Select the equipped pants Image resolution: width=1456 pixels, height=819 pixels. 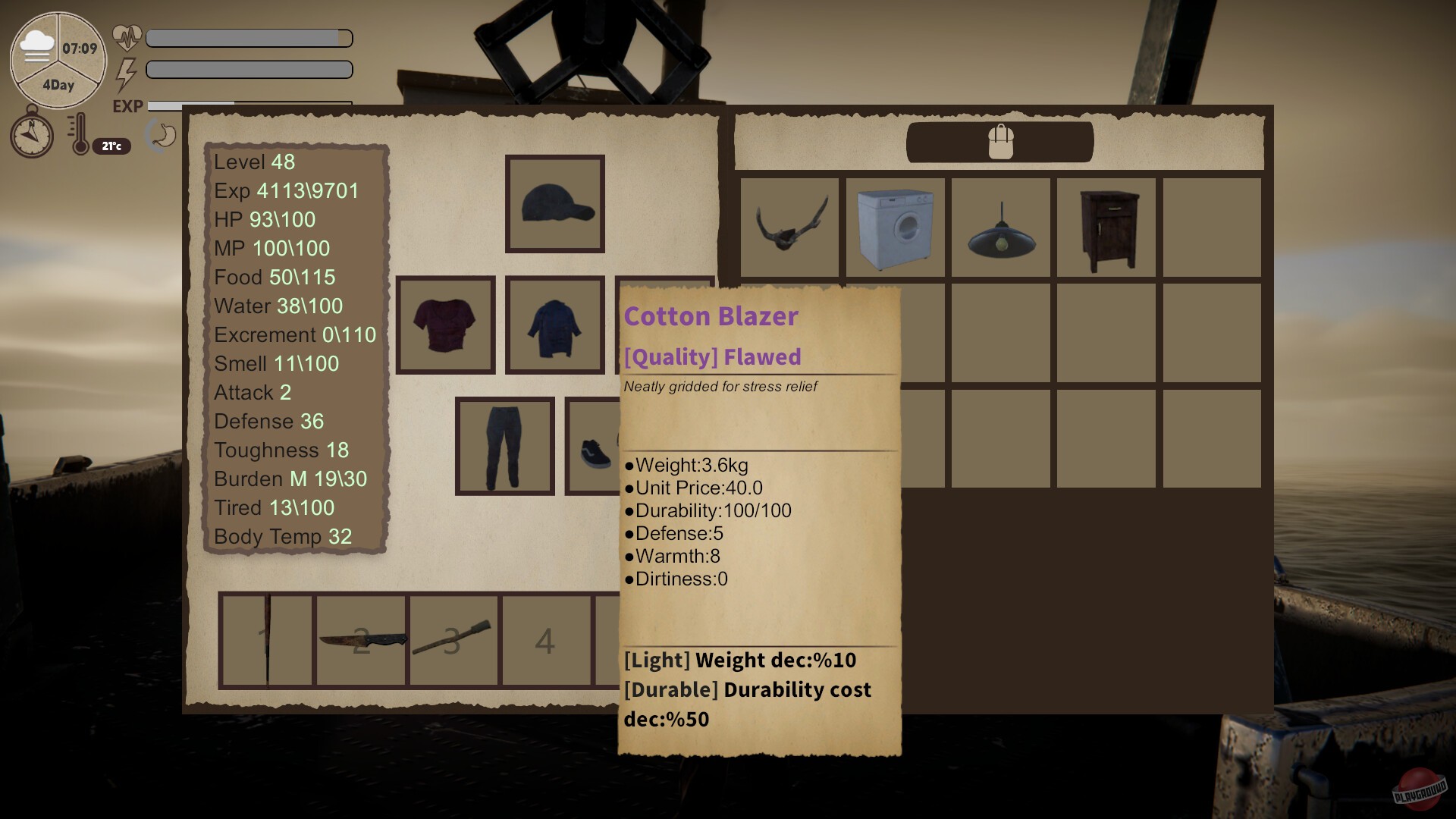[504, 446]
